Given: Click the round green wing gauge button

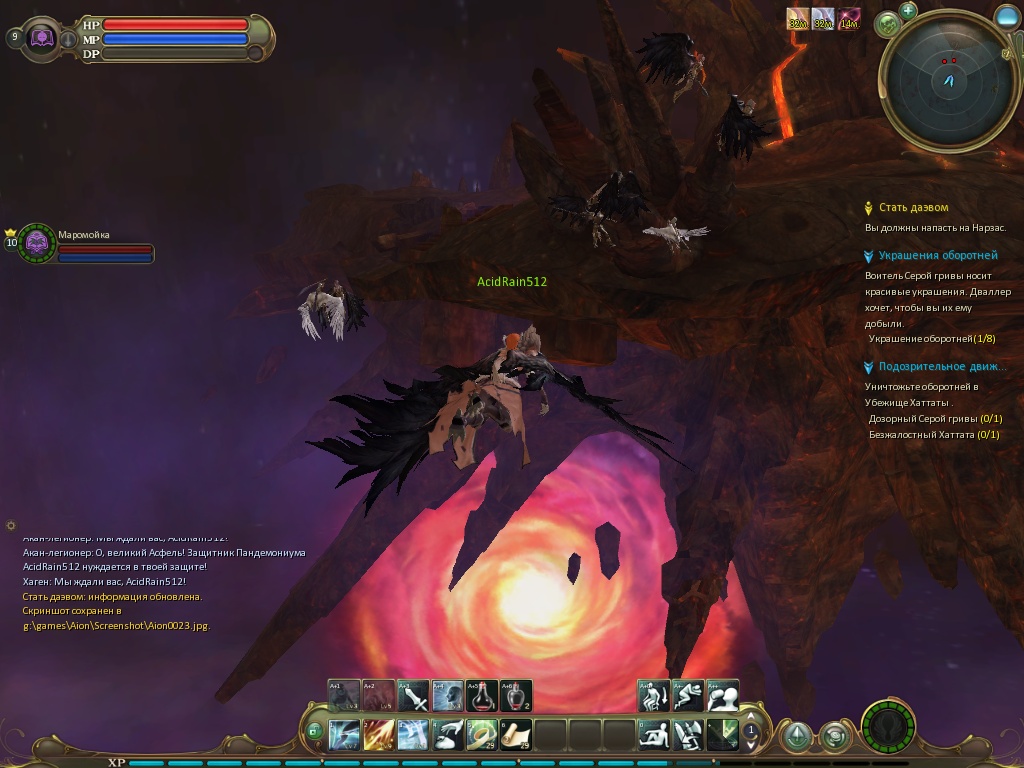Looking at the screenshot, I should [886, 725].
